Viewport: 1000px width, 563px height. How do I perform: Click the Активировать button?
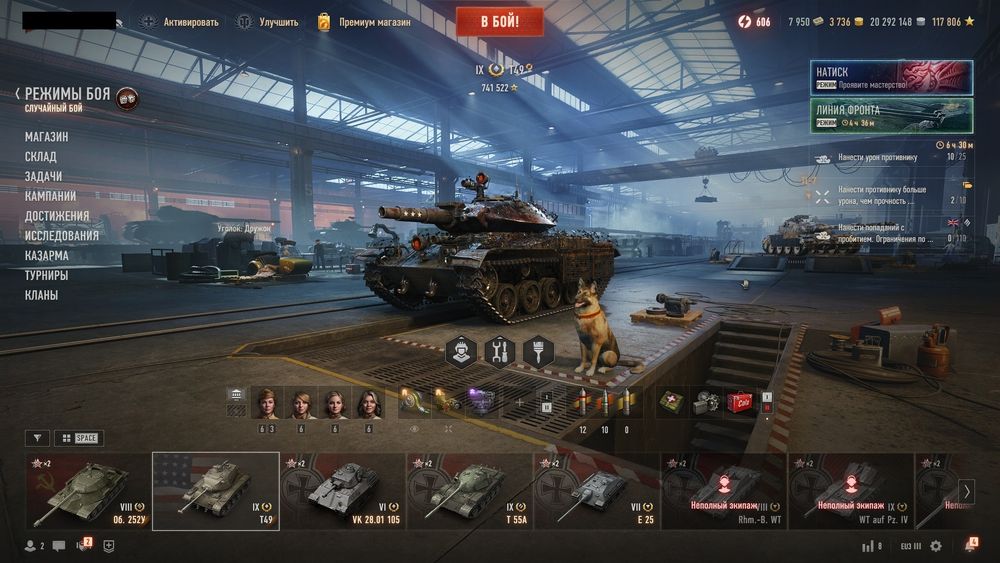(180, 21)
